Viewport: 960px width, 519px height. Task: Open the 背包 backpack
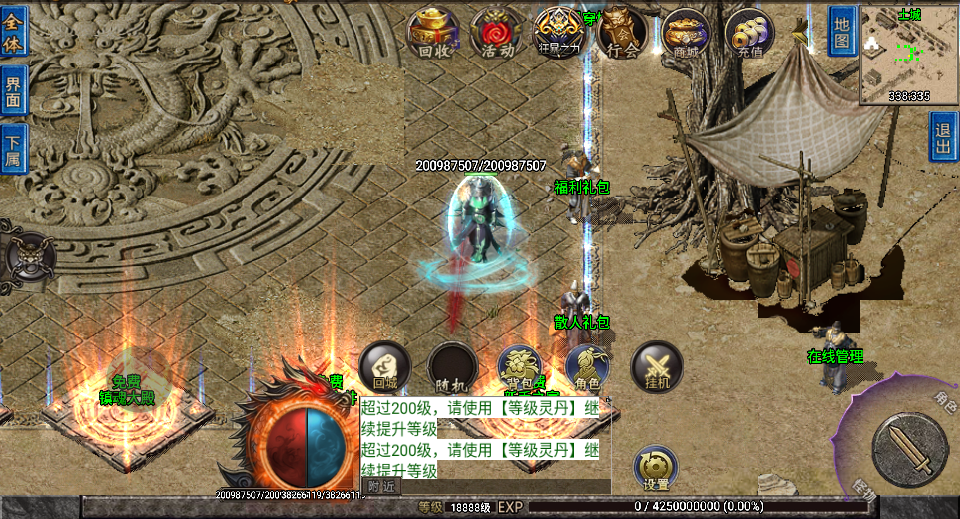click(x=520, y=367)
